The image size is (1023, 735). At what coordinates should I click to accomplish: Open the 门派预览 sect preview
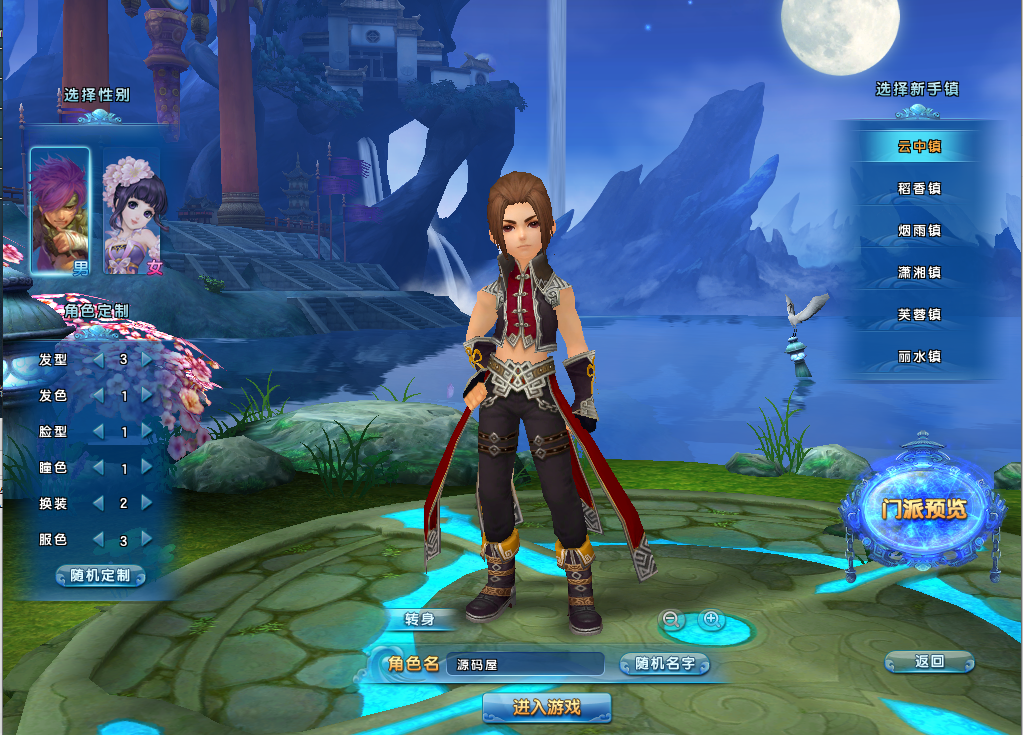[924, 509]
